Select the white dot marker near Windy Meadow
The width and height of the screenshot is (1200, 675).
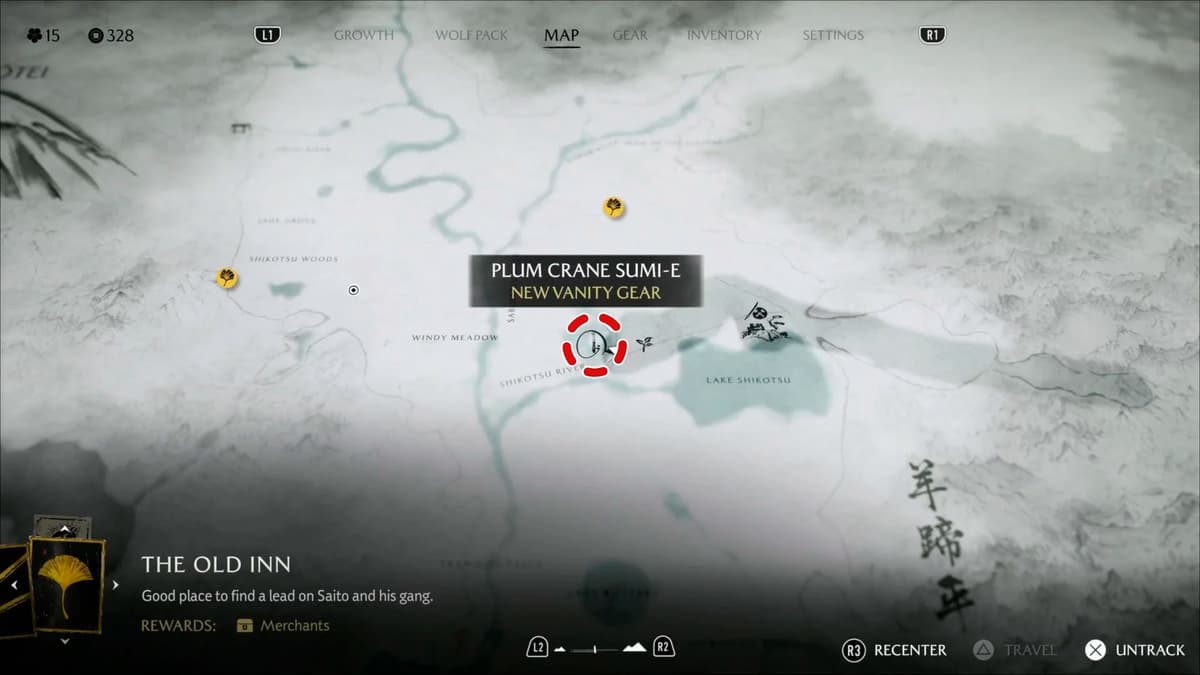(x=353, y=290)
